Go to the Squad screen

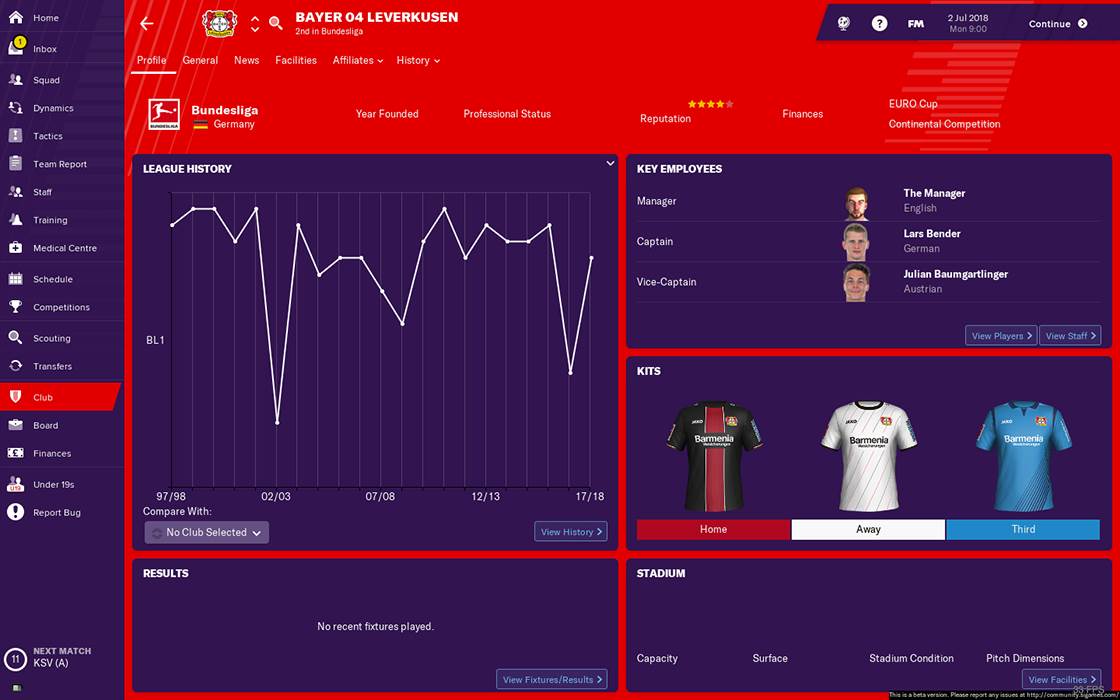tap(46, 80)
